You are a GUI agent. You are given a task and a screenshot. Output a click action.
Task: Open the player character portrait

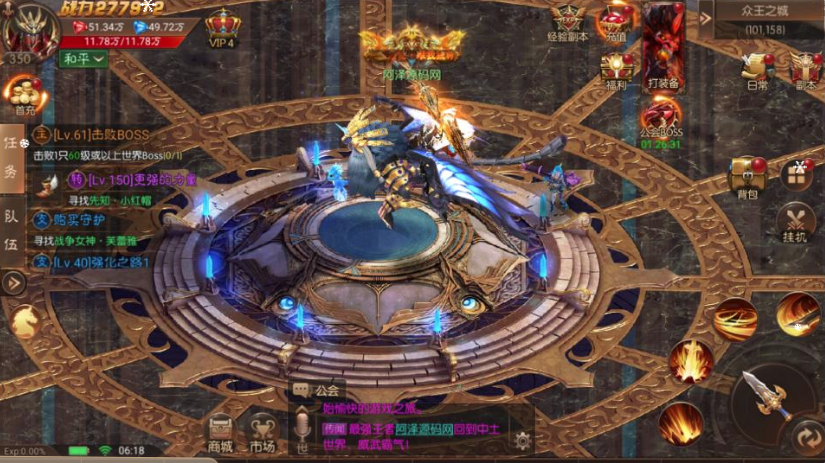click(26, 27)
